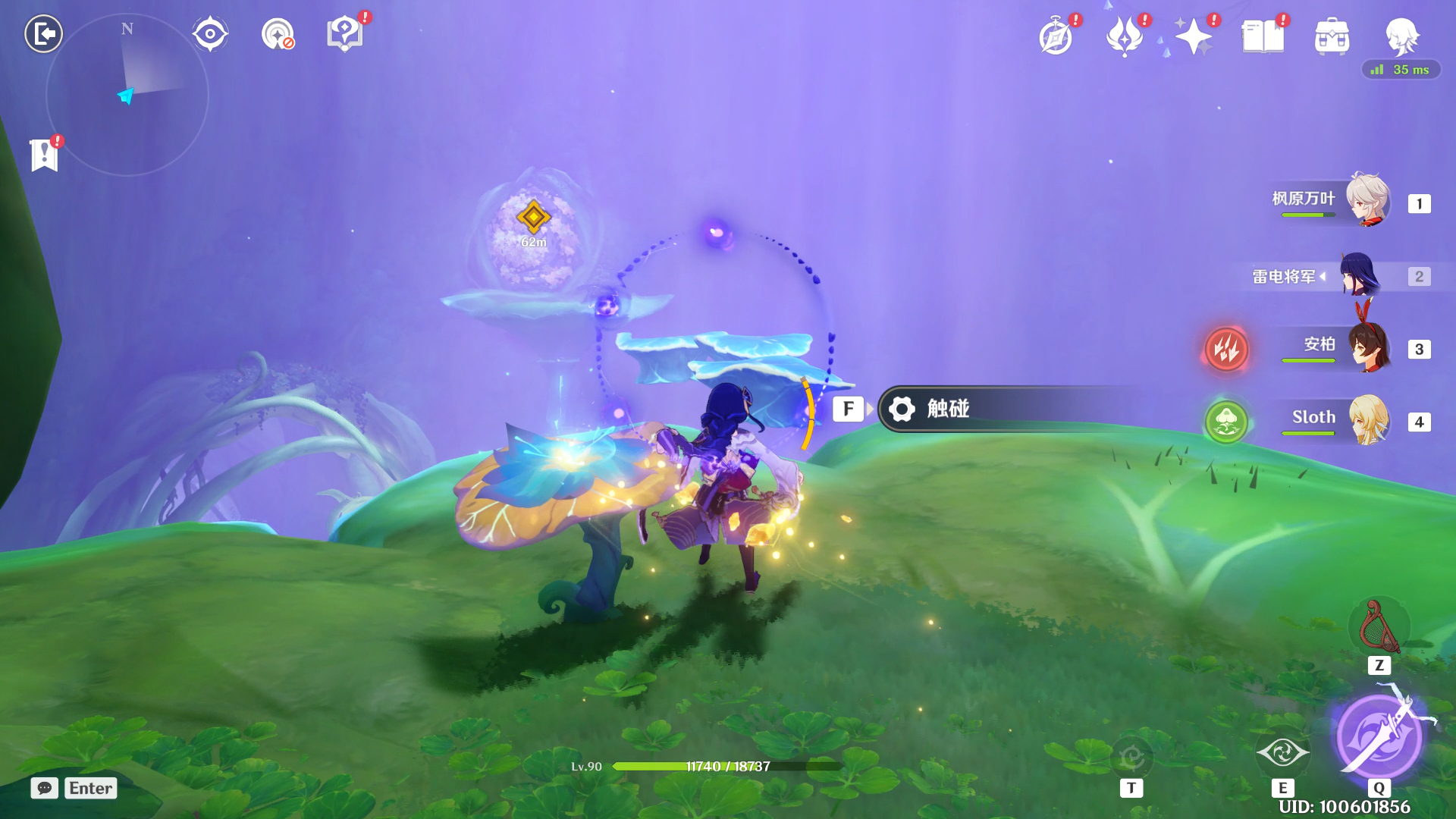Image resolution: width=1456 pixels, height=819 pixels.
Task: Open the events flame icon
Action: tap(1125, 36)
